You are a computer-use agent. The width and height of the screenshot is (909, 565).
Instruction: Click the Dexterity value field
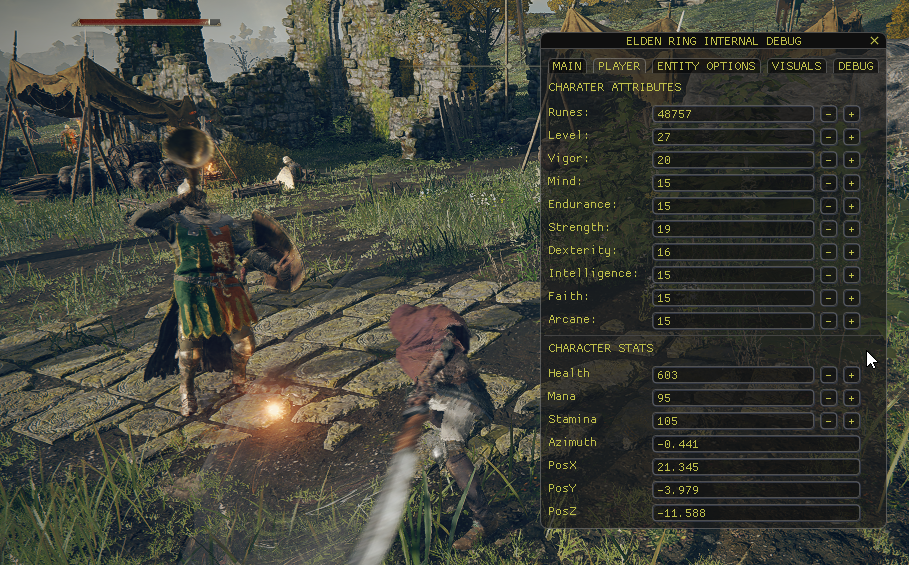(x=732, y=252)
